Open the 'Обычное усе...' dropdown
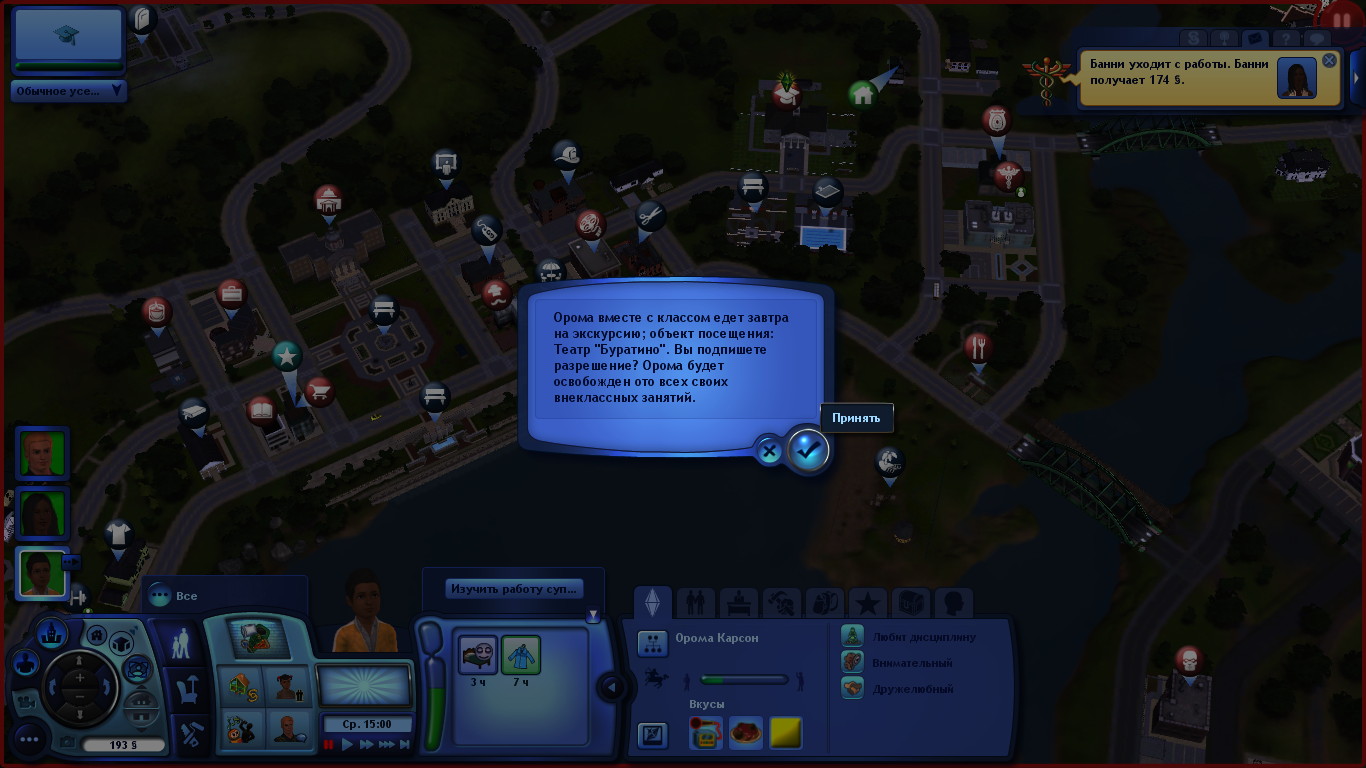This screenshot has width=1366, height=768. pyautogui.click(x=68, y=91)
